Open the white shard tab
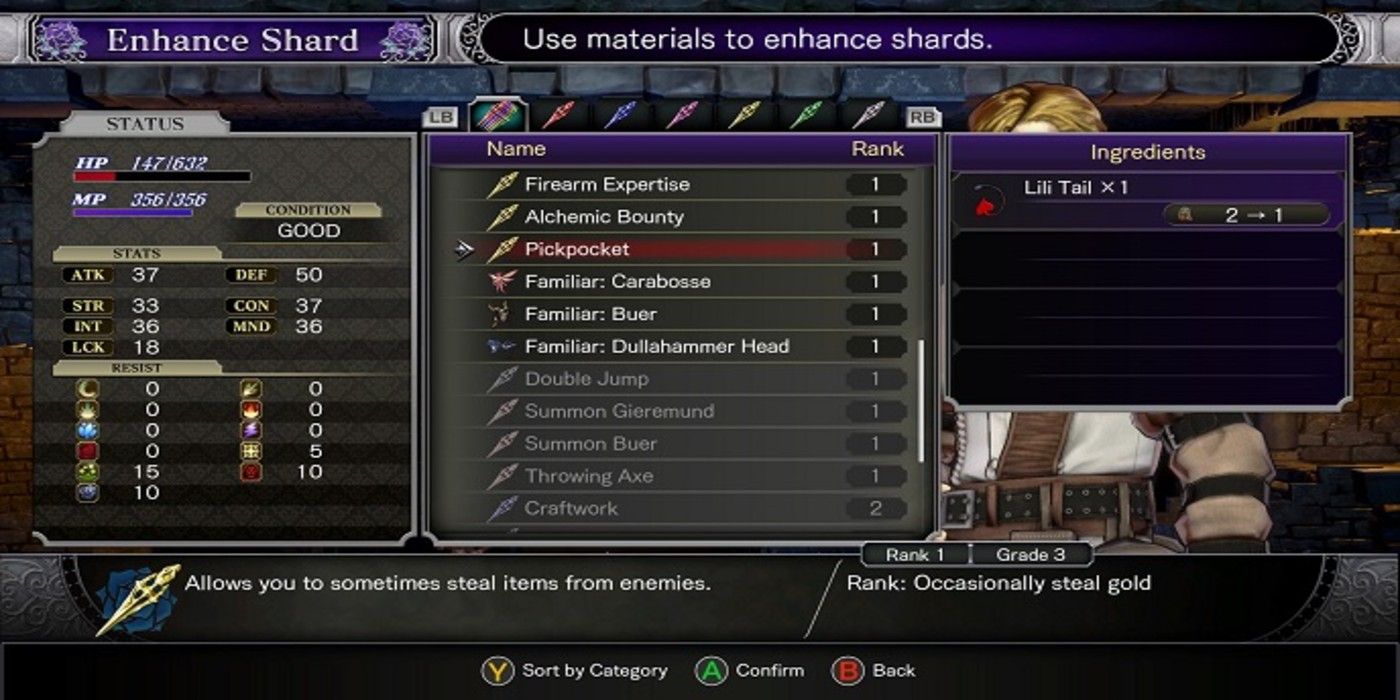 point(867,116)
